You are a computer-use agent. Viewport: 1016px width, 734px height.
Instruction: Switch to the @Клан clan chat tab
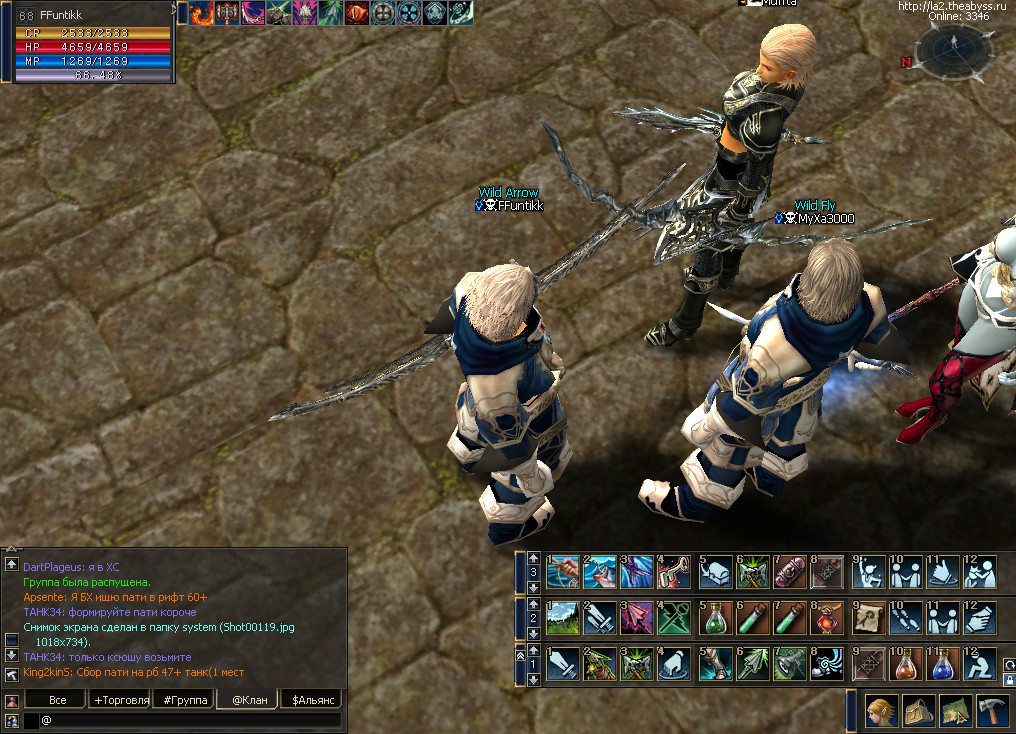click(249, 700)
